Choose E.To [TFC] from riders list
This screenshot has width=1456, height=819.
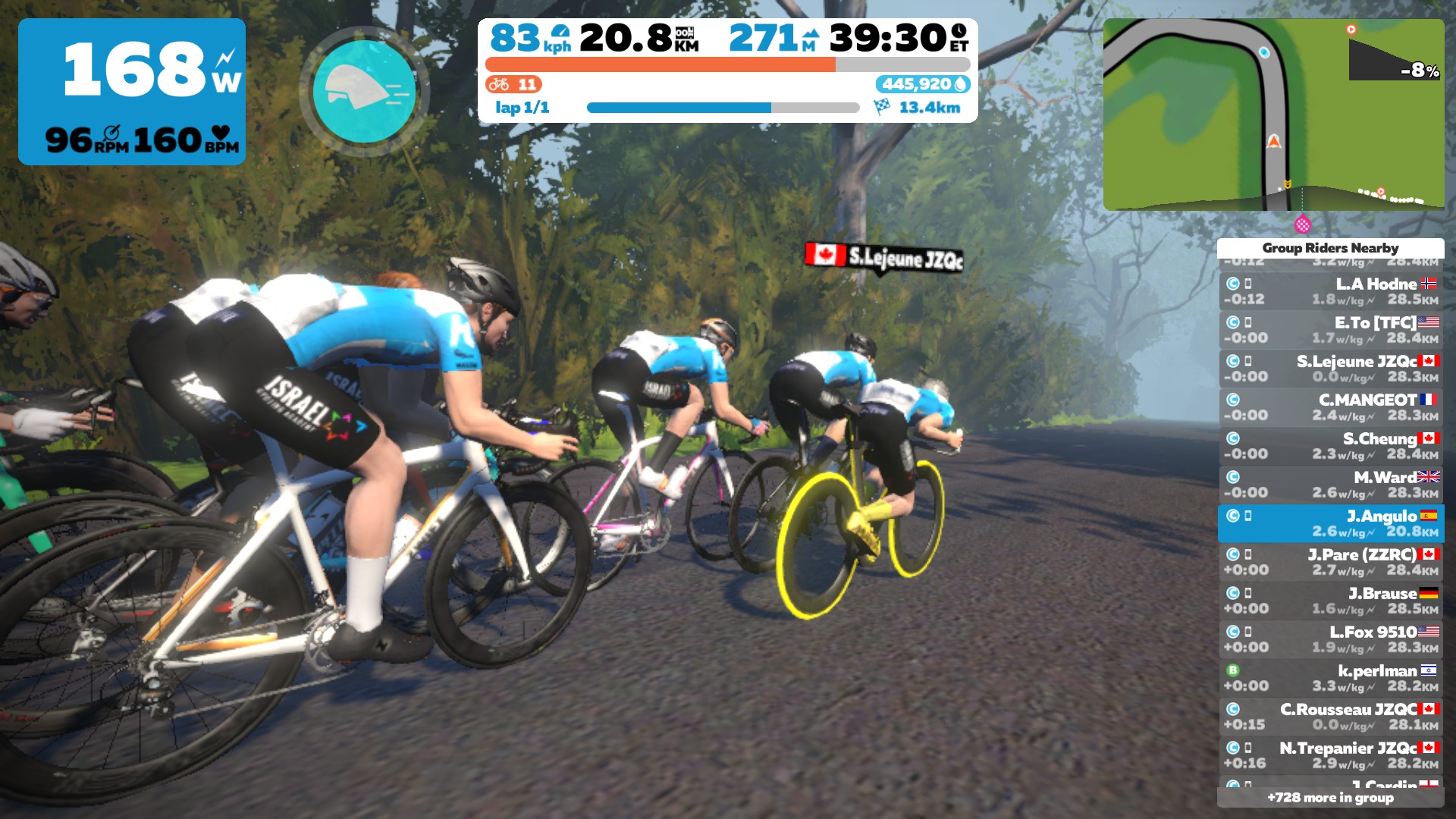pyautogui.click(x=1330, y=330)
